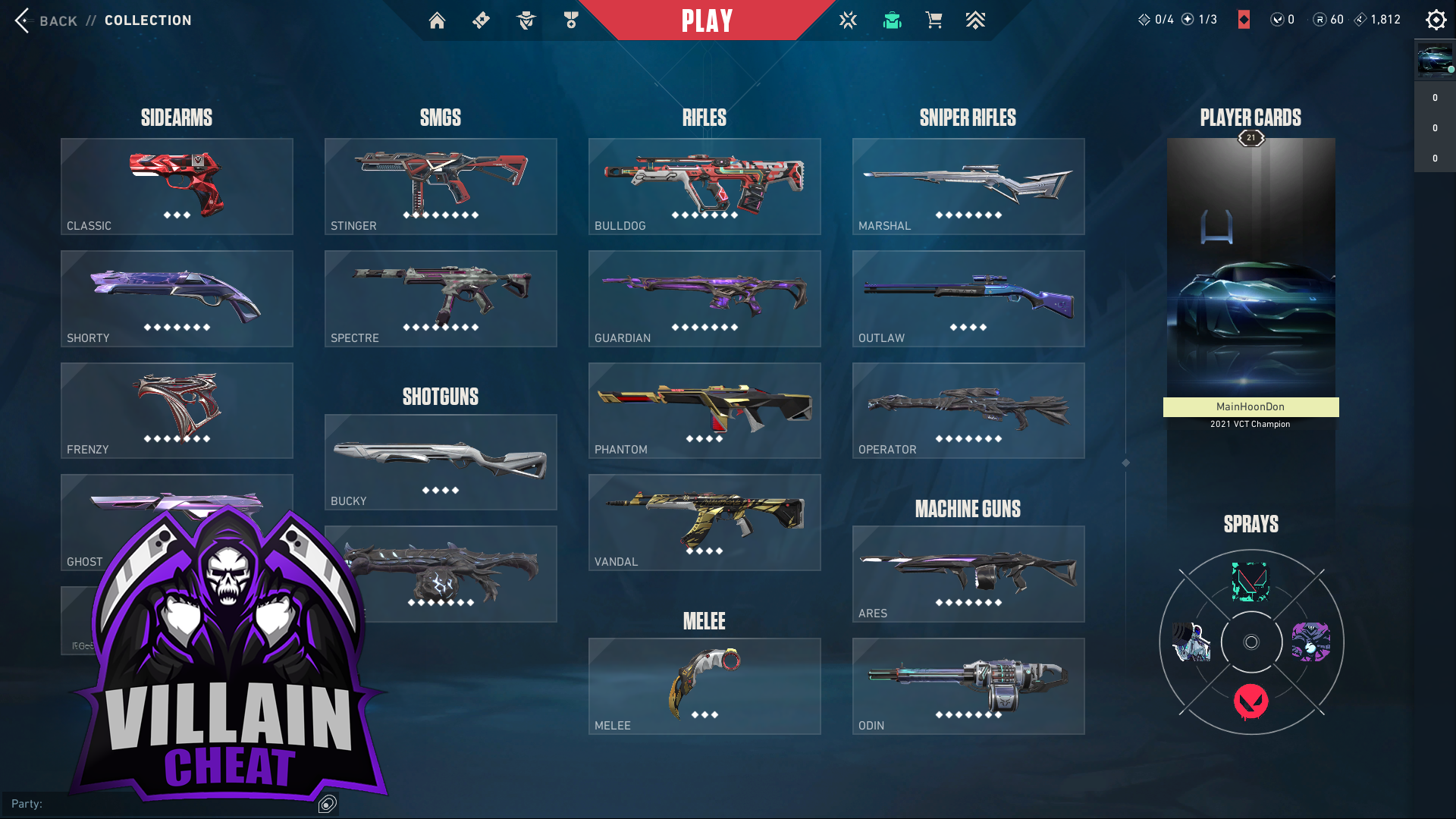The height and width of the screenshot is (819, 1456).
Task: Open the Phantom skin tile
Action: [x=704, y=410]
